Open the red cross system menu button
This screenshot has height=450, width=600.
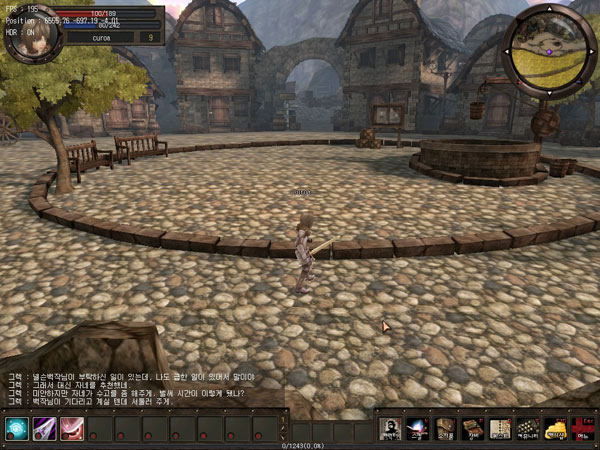click(582, 428)
